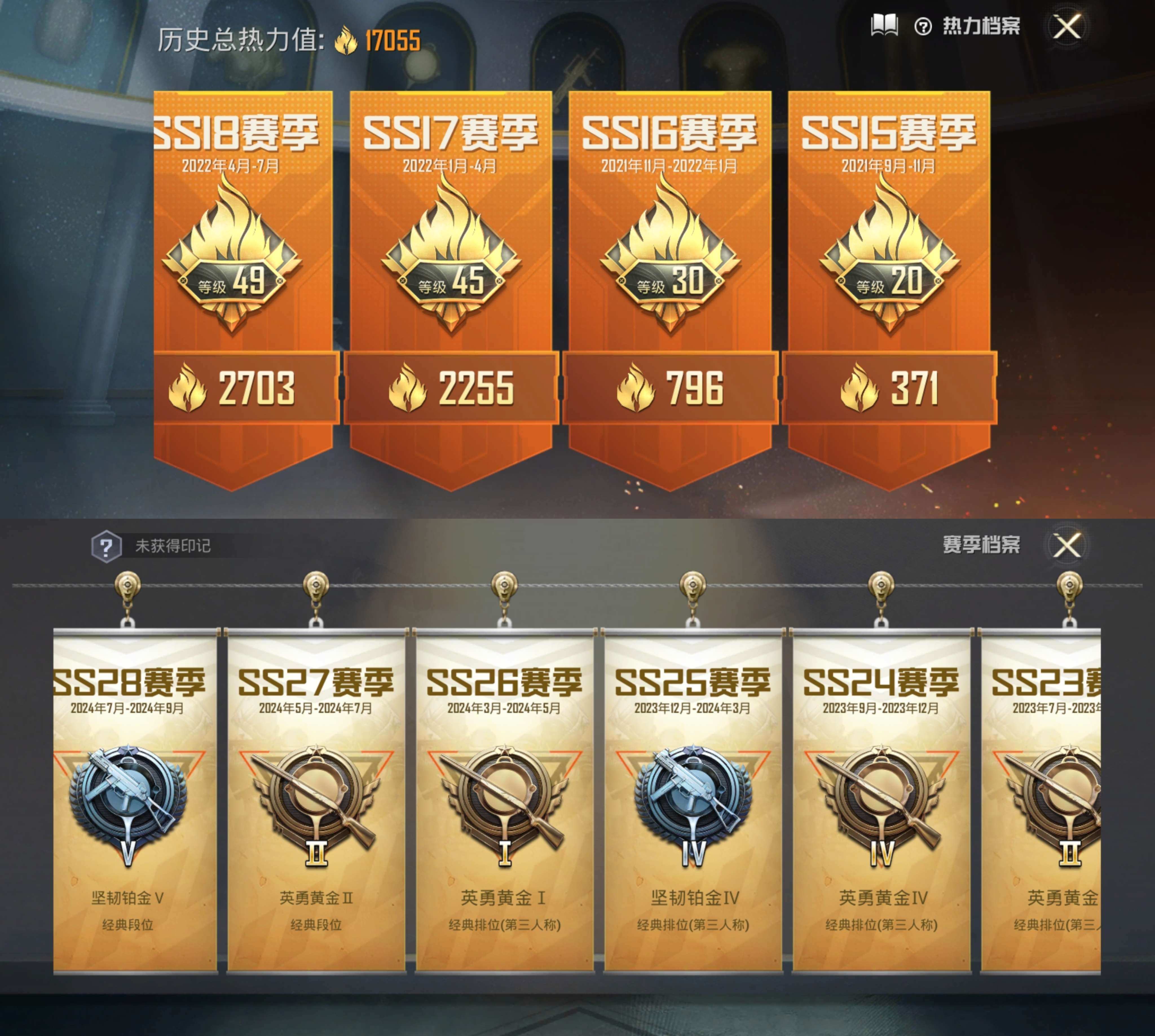The height and width of the screenshot is (1036, 1155).
Task: Select the SS18赛季 heat banner
Action: click(x=243, y=285)
